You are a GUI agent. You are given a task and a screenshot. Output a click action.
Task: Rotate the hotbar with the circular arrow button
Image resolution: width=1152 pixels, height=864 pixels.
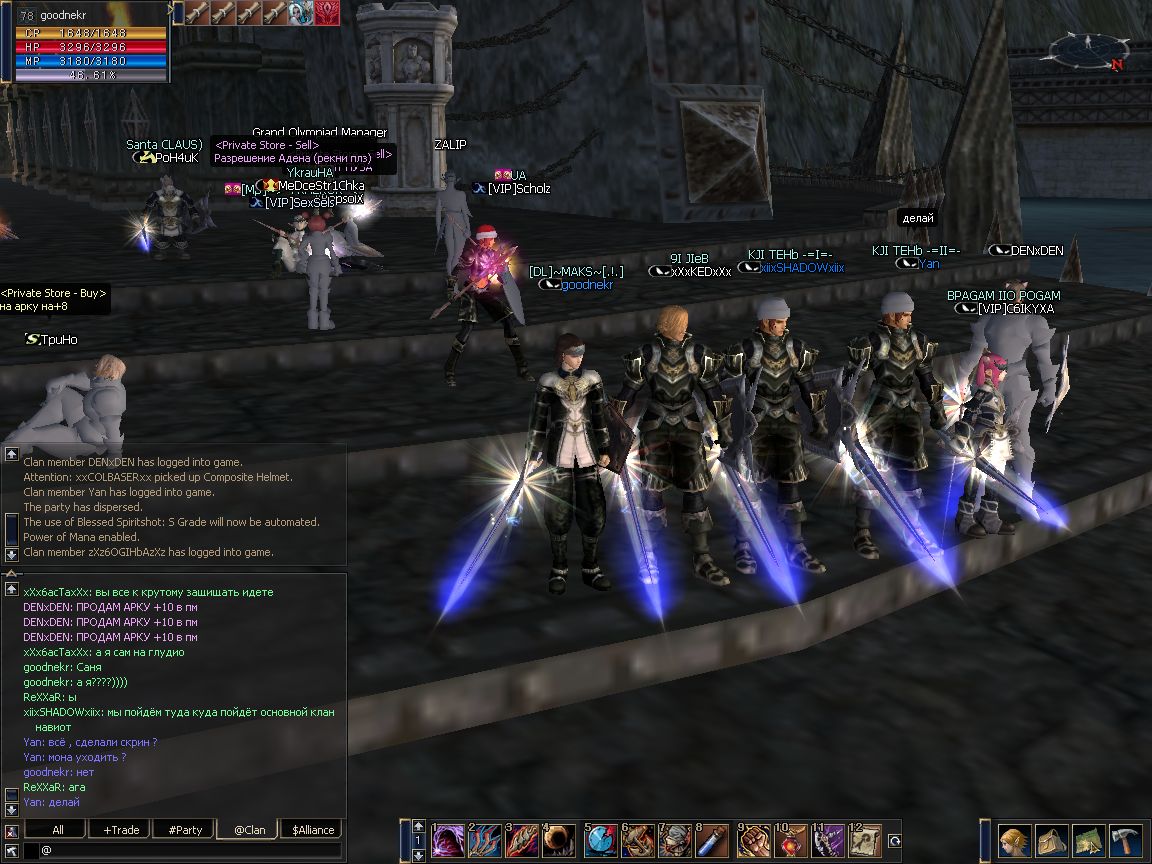(x=895, y=841)
